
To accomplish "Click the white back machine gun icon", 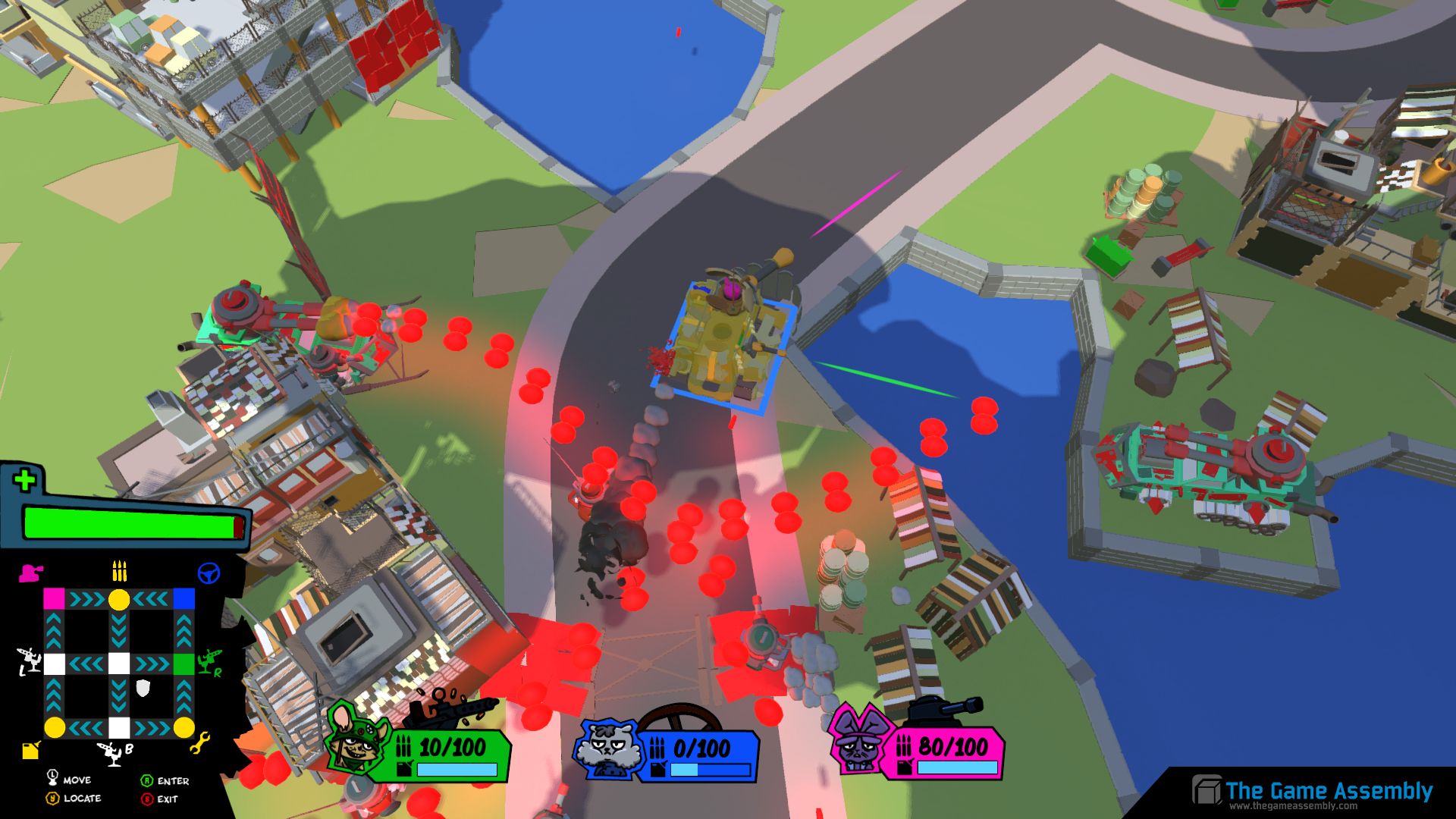I will click(112, 752).
